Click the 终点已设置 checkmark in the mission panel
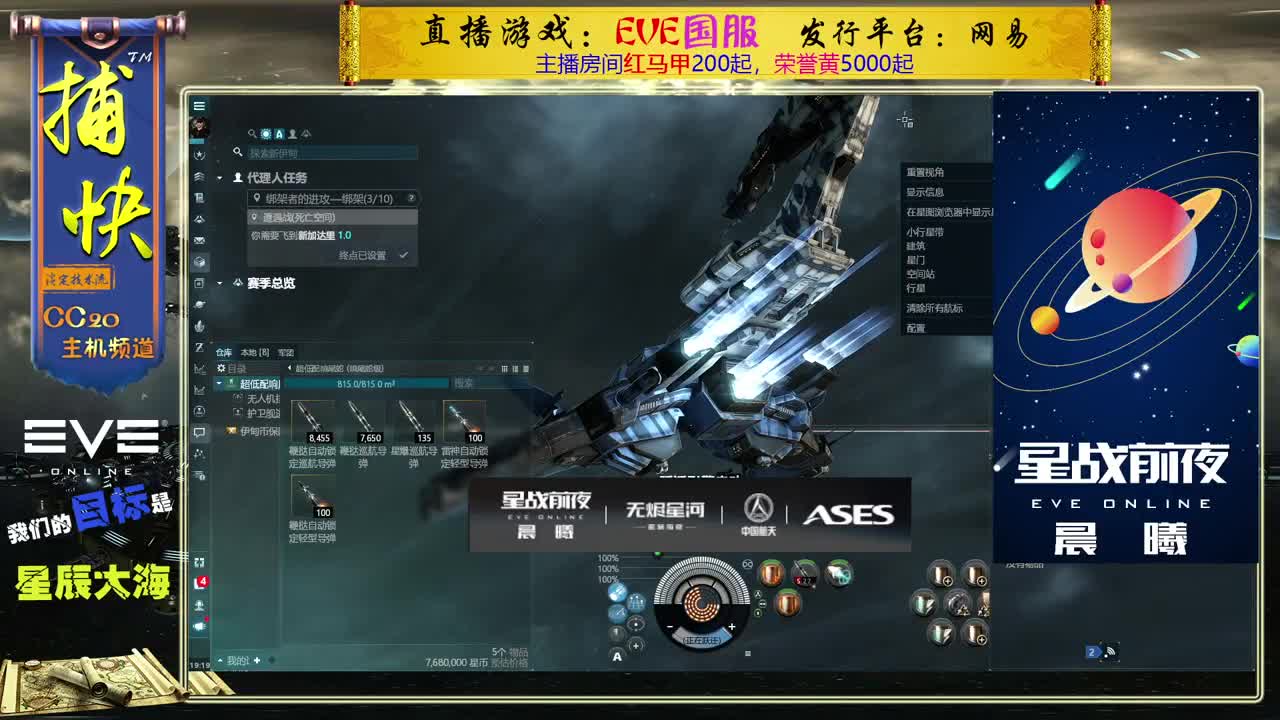1280x720 pixels. [x=403, y=255]
